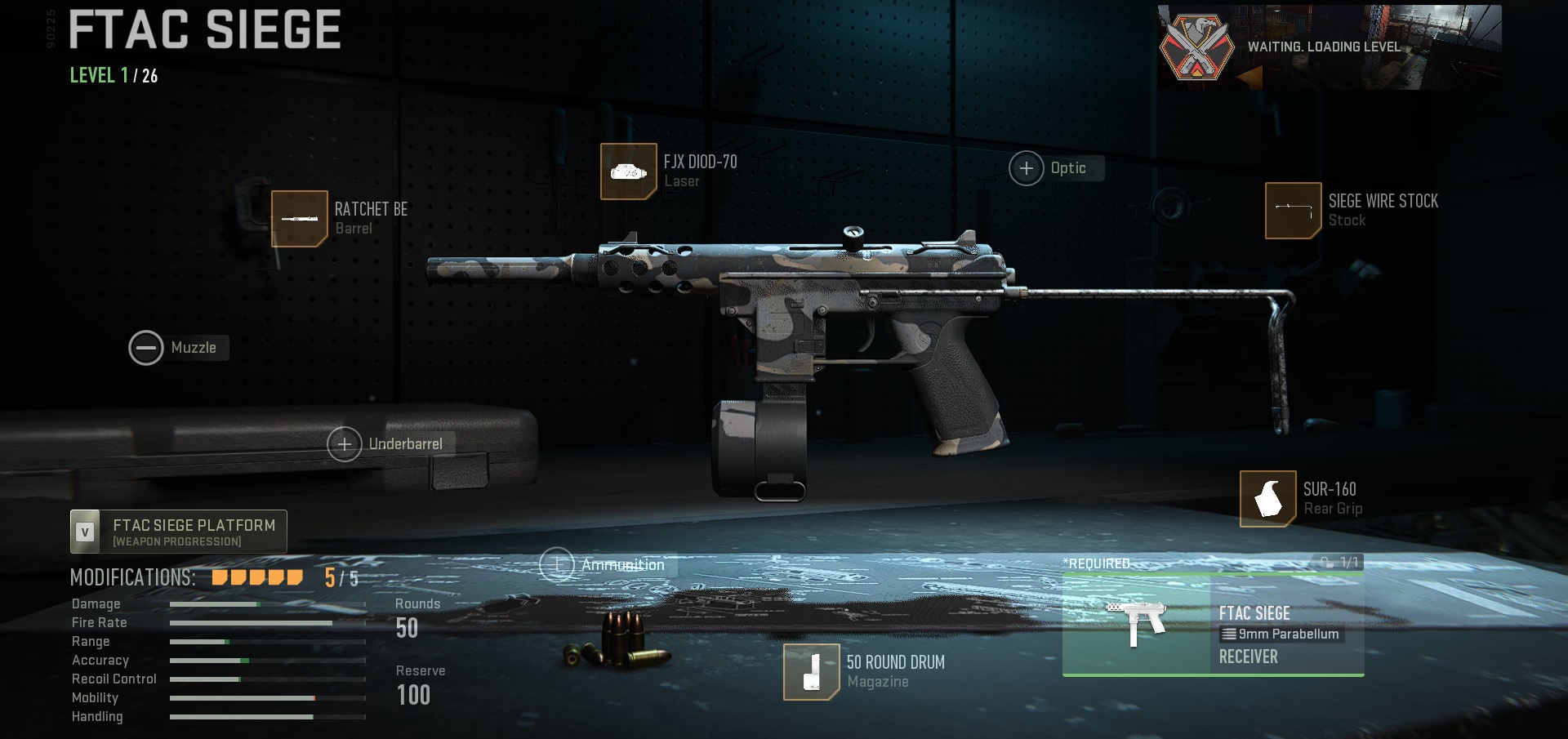This screenshot has height=739, width=1568.
Task: Open the FJX DIOD-70 laser attachment icon
Action: coord(629,171)
